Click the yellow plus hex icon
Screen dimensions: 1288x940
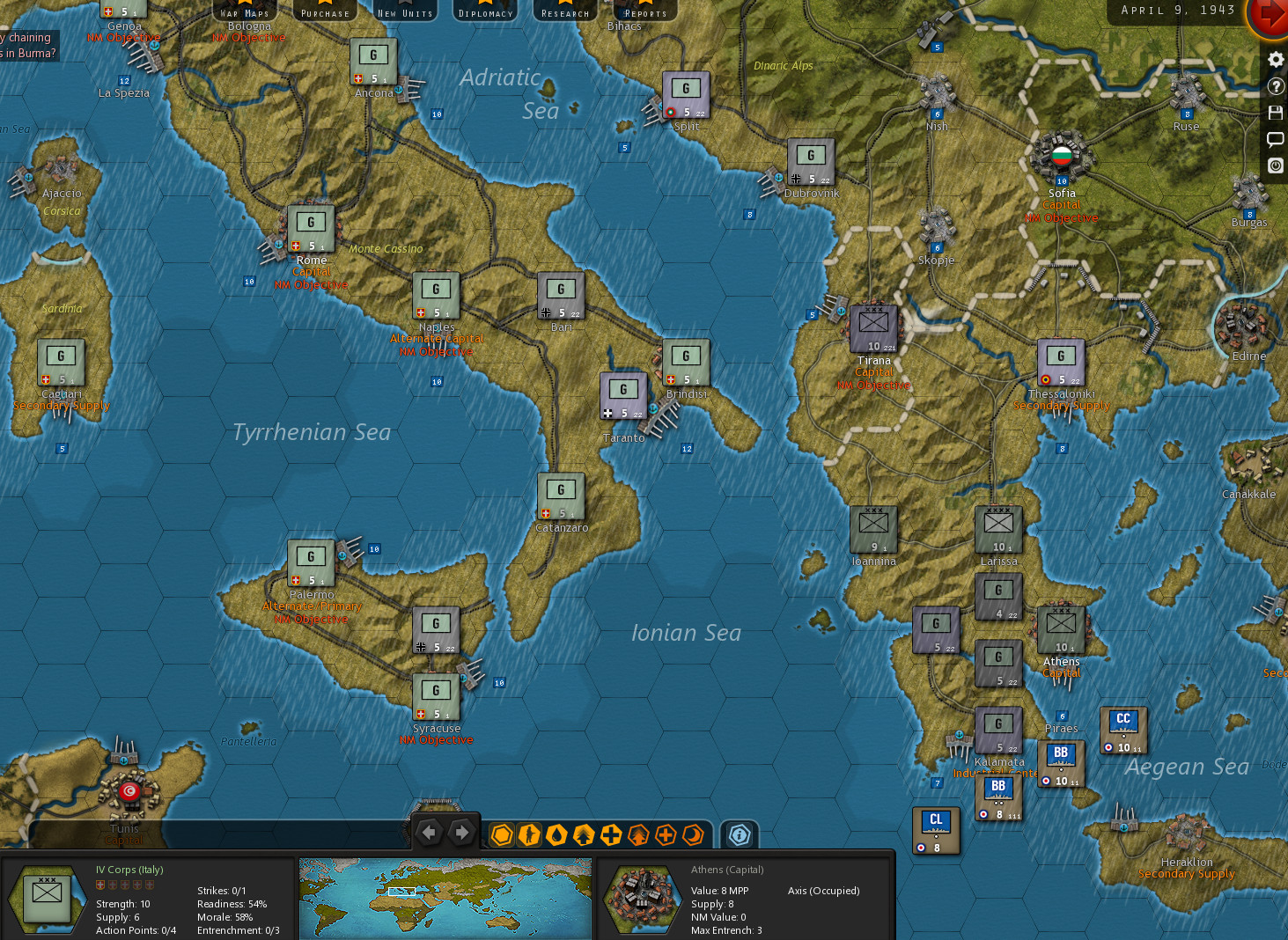611,834
